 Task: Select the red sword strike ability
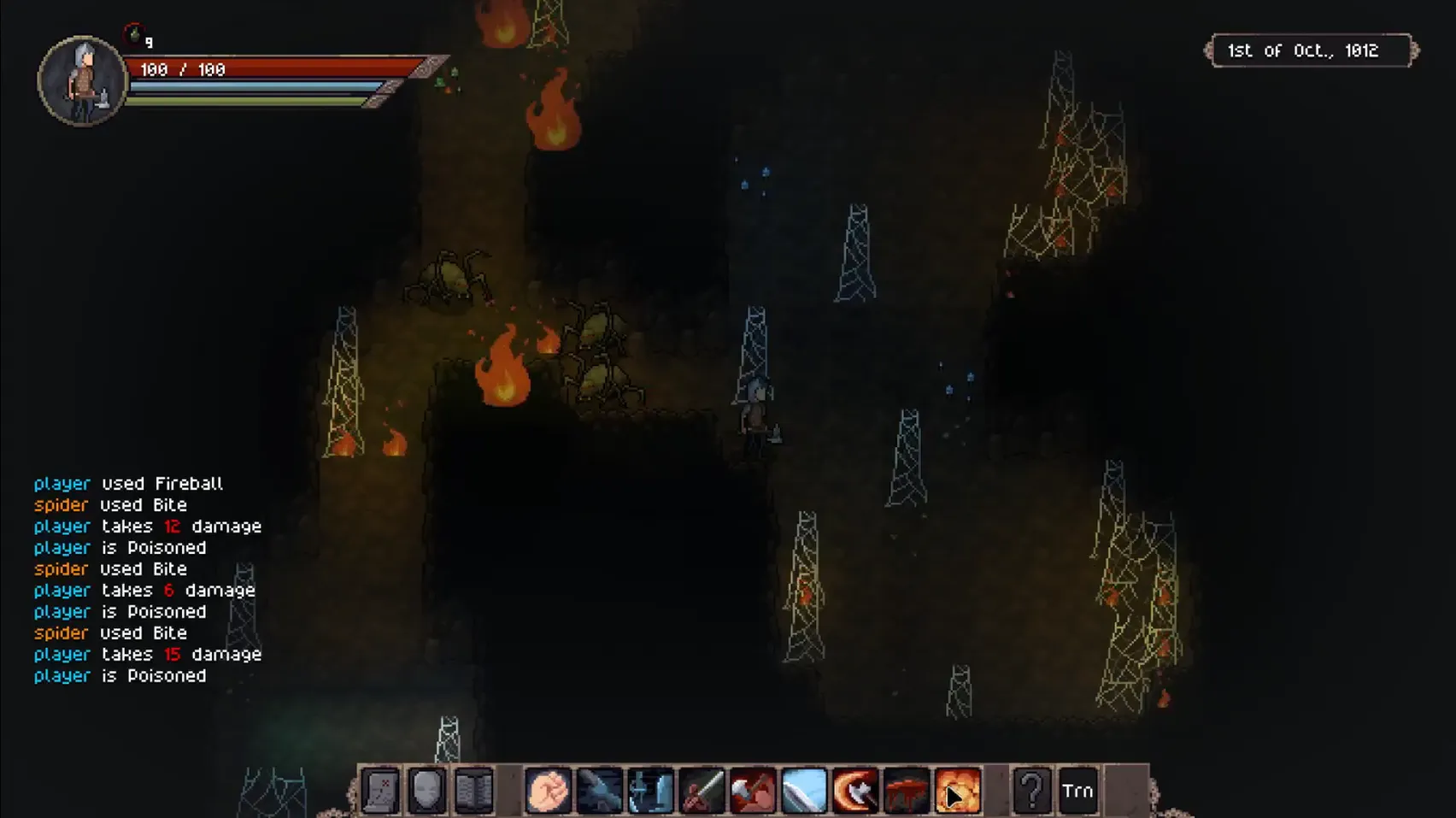pyautogui.click(x=701, y=791)
